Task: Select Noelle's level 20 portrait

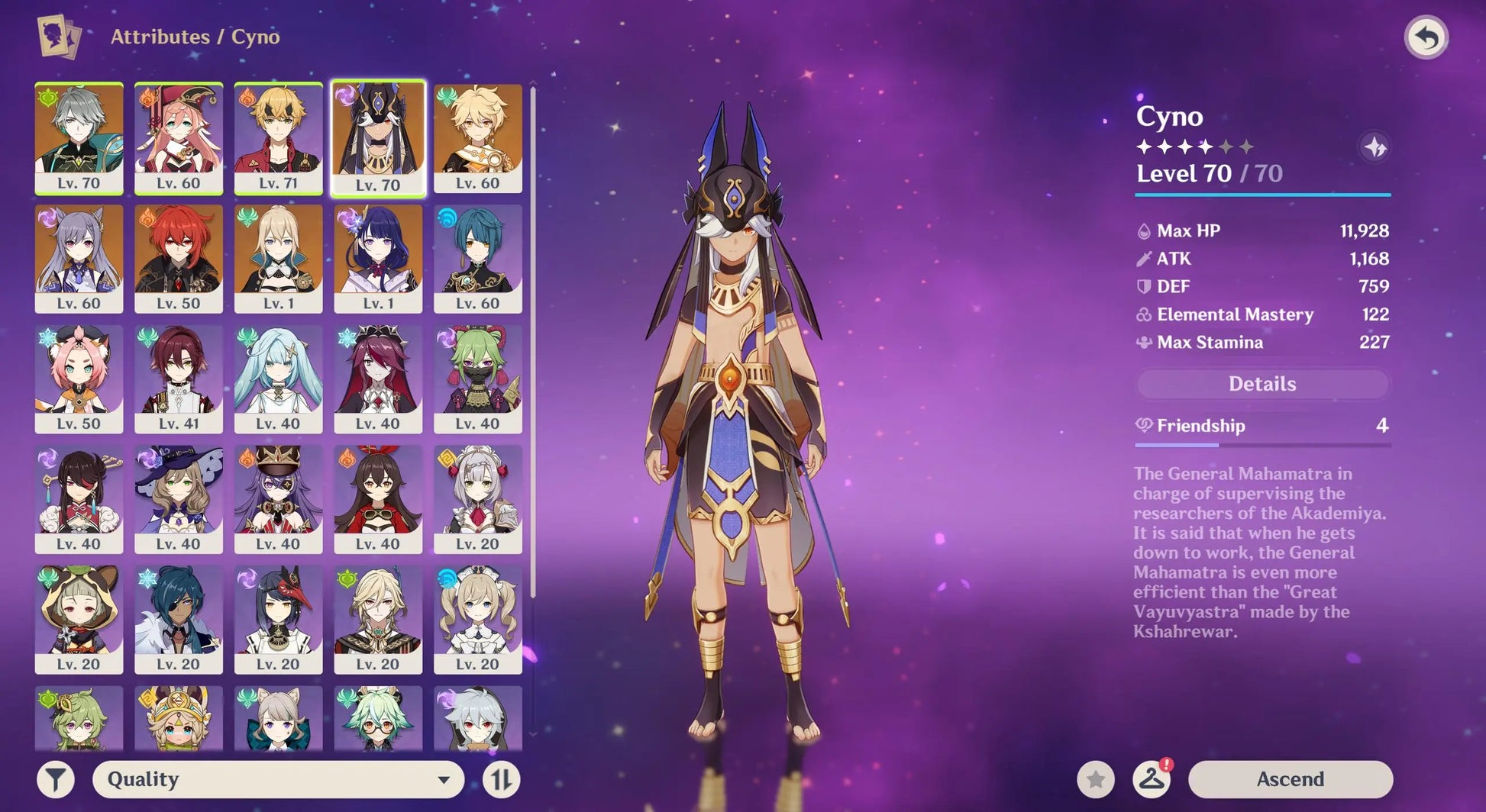Action: point(478,499)
